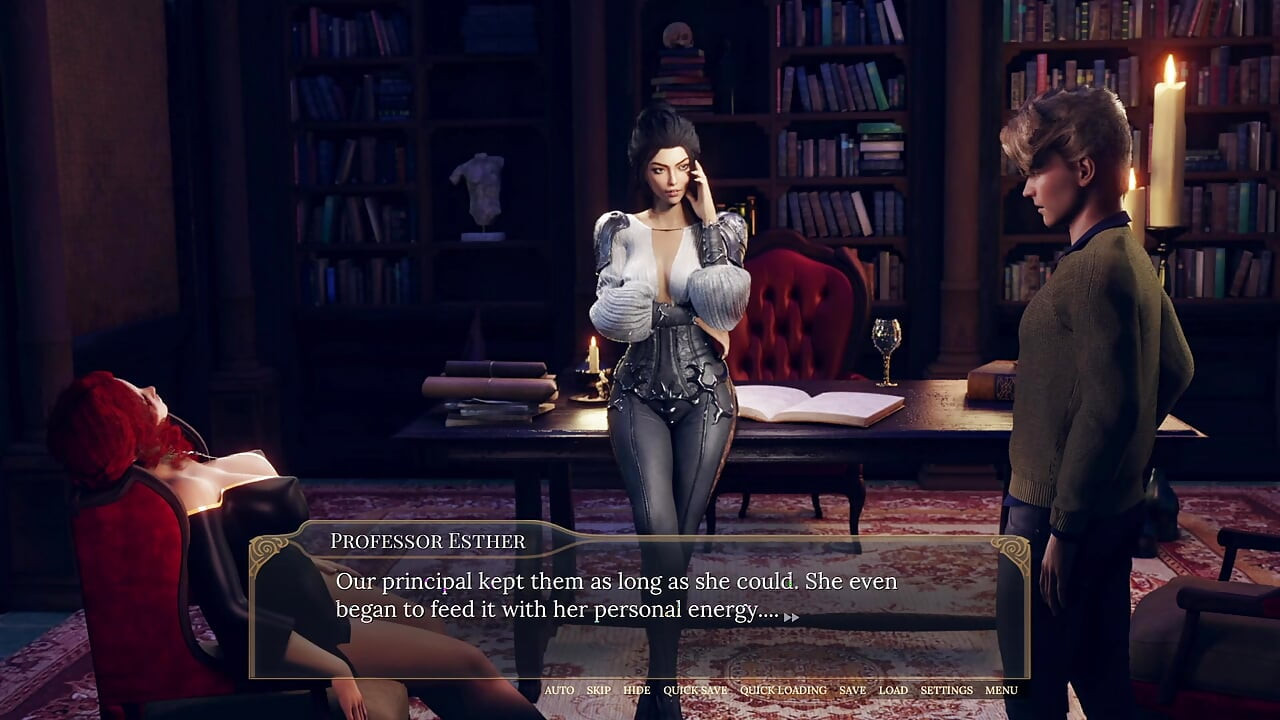The height and width of the screenshot is (720, 1280).
Task: Advance Professor Esther's dialogue arrow
Action: [791, 617]
